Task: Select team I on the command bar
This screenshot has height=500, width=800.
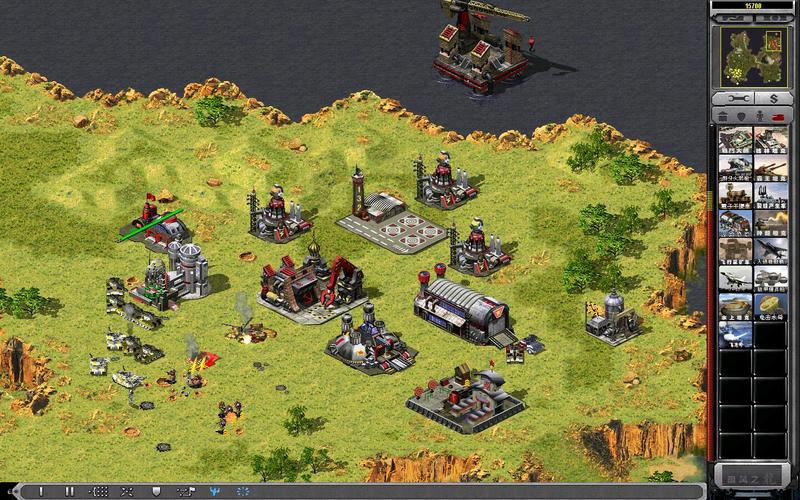Action: click(x=42, y=492)
